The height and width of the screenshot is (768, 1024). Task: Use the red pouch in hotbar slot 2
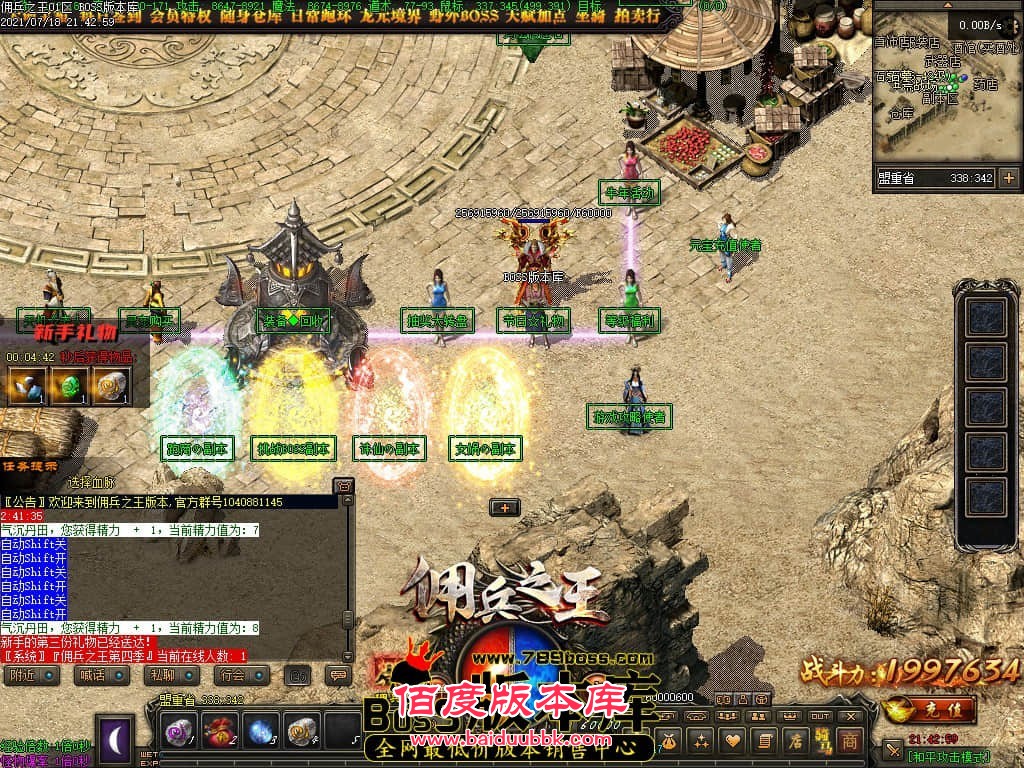(219, 731)
